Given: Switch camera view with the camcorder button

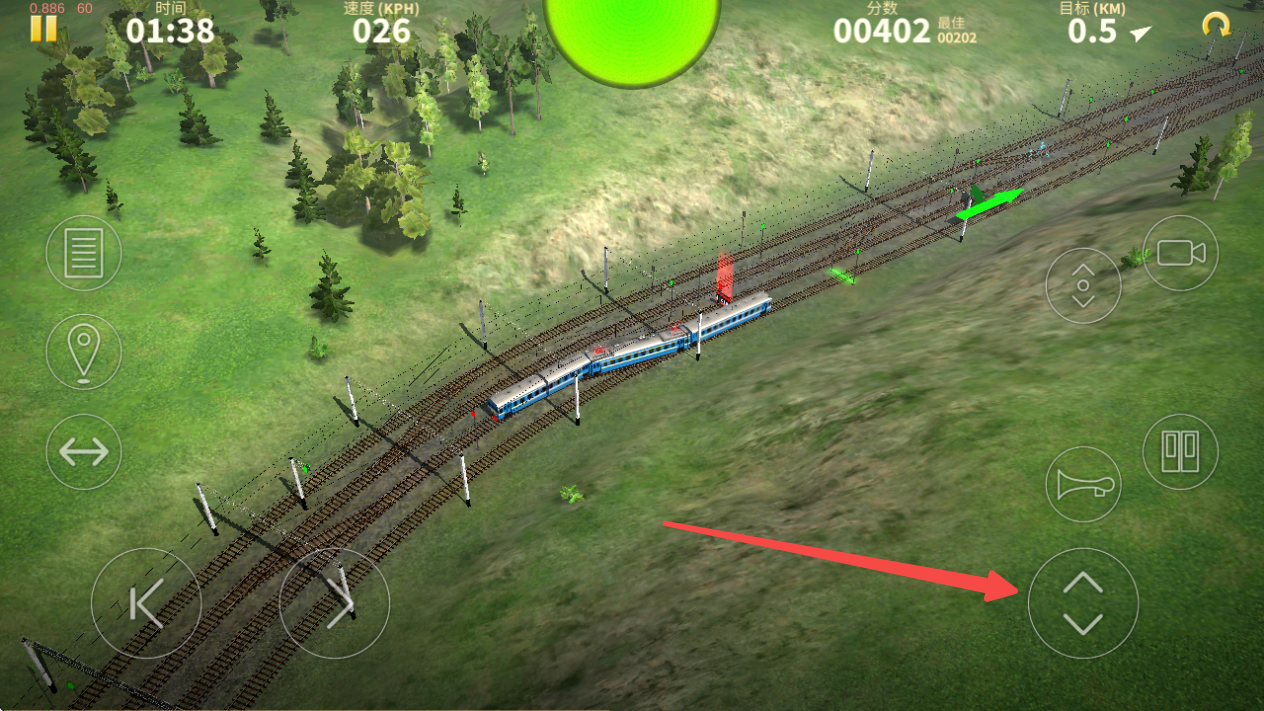Looking at the screenshot, I should click(1180, 253).
